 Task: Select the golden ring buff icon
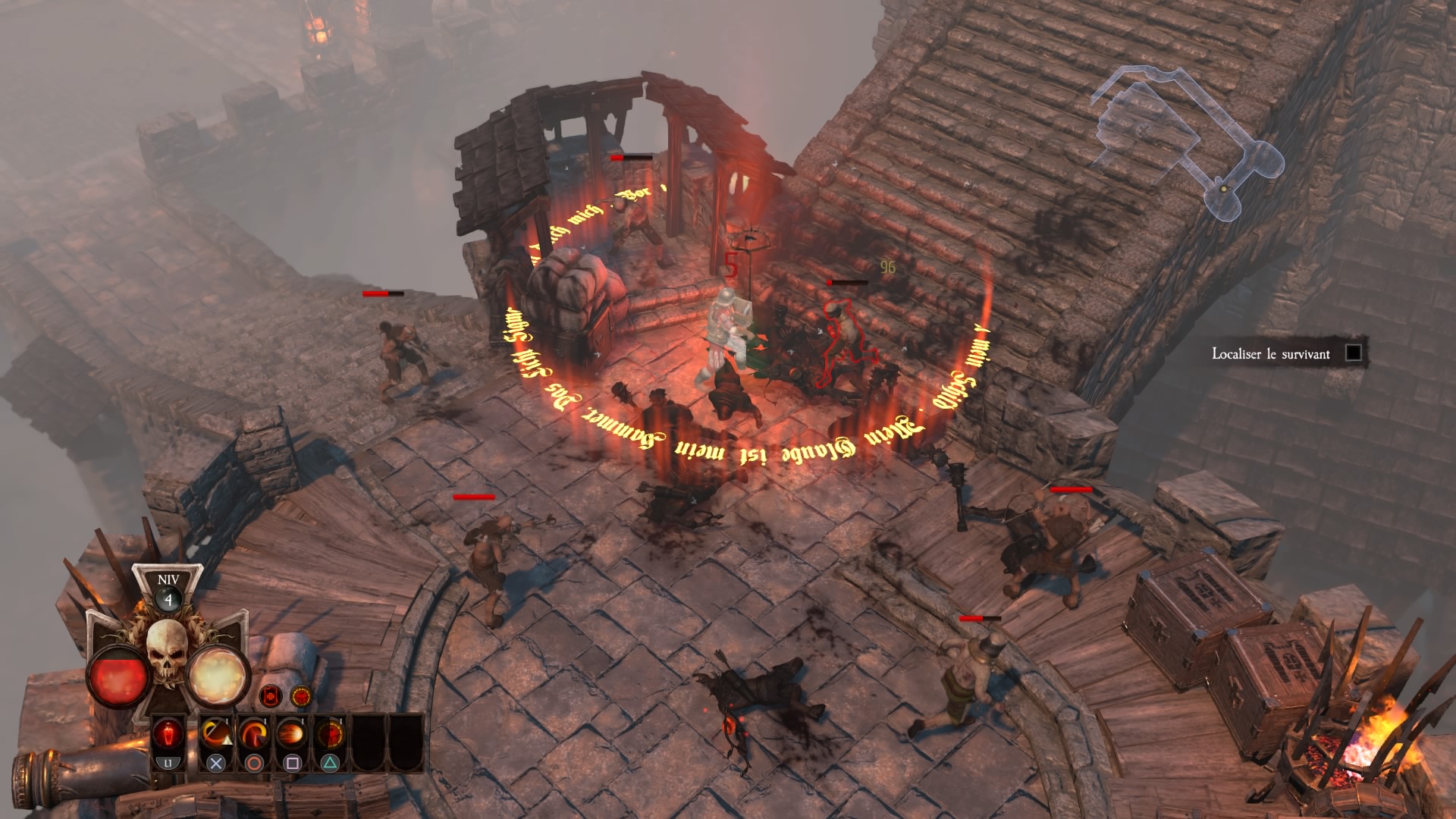coord(300,695)
